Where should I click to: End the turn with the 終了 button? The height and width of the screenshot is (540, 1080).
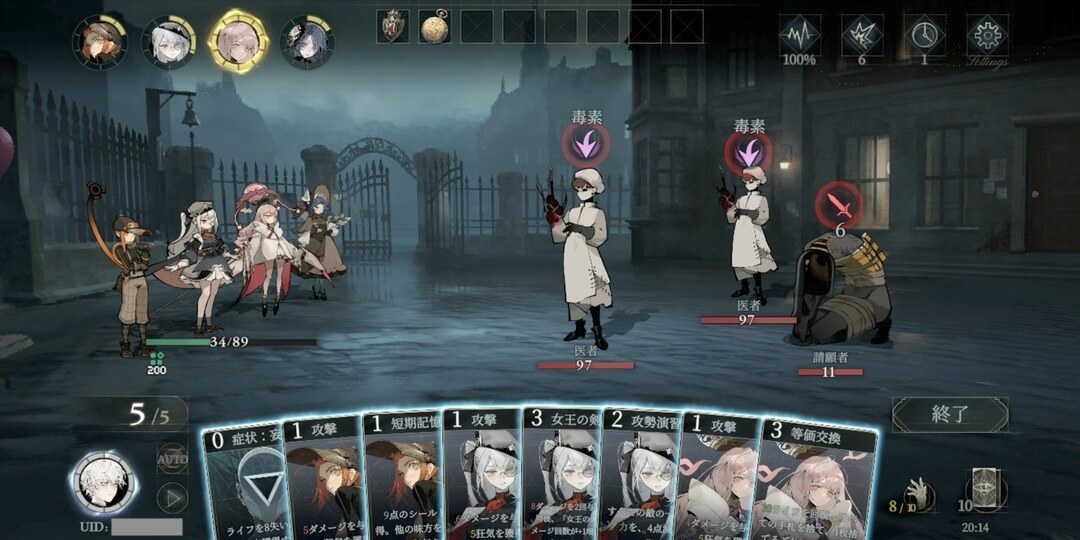click(x=949, y=414)
